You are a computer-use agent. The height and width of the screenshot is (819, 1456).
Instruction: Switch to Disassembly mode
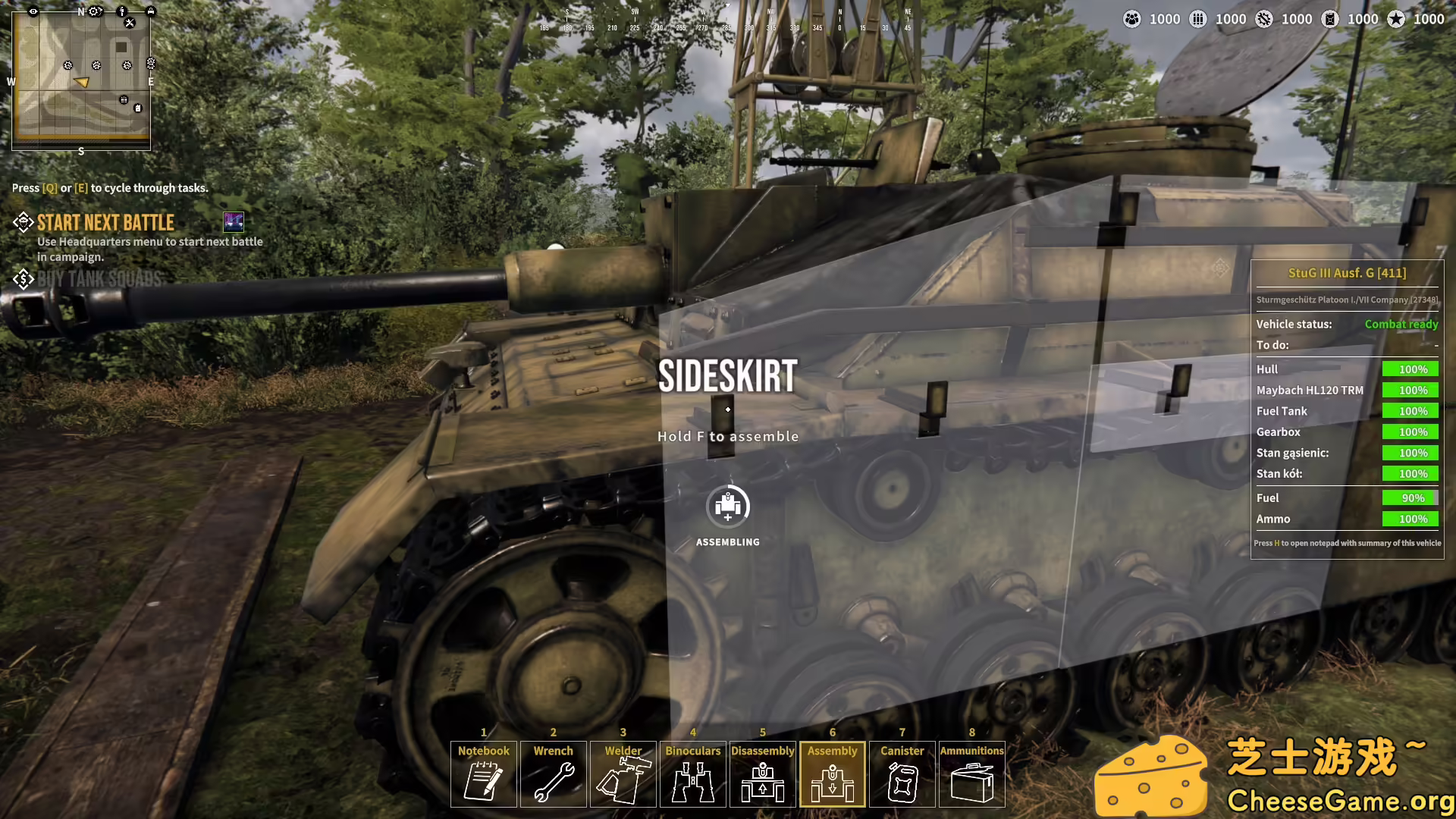coord(762,773)
